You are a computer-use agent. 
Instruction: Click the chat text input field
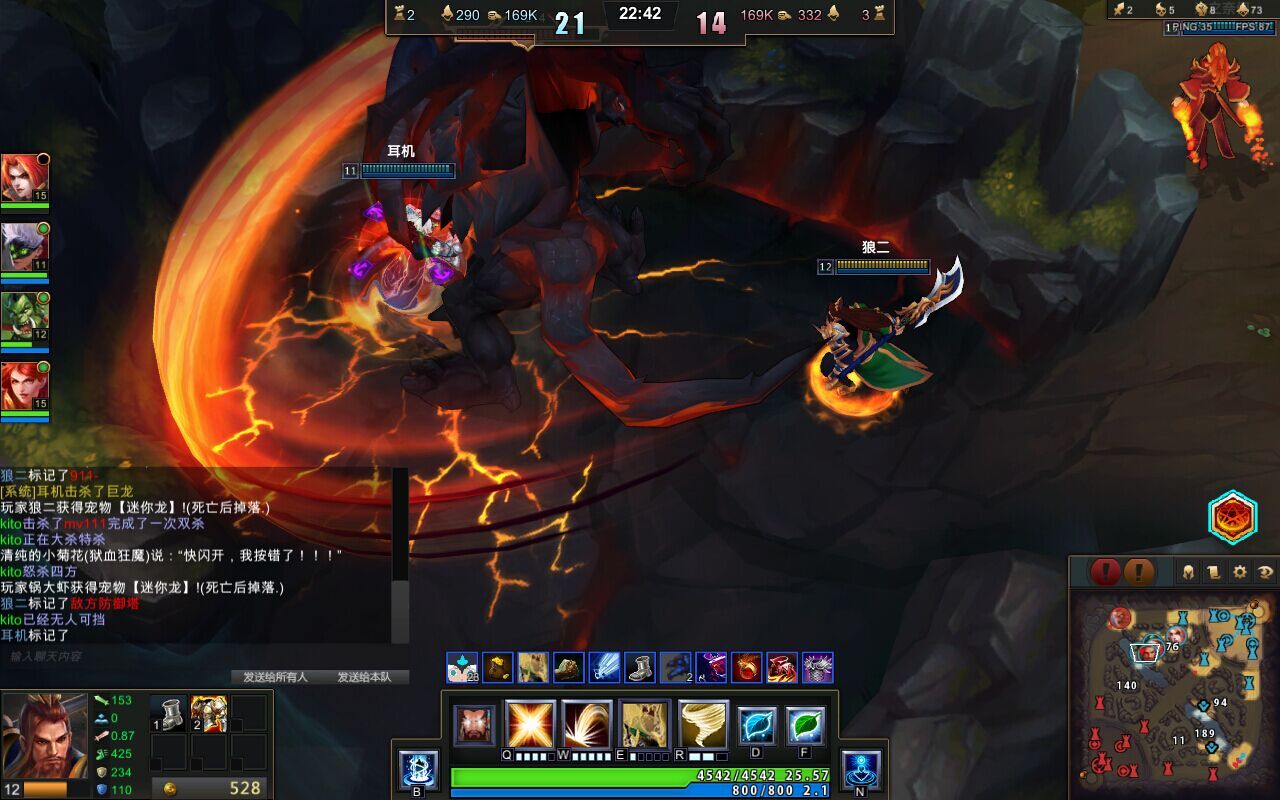coord(200,657)
